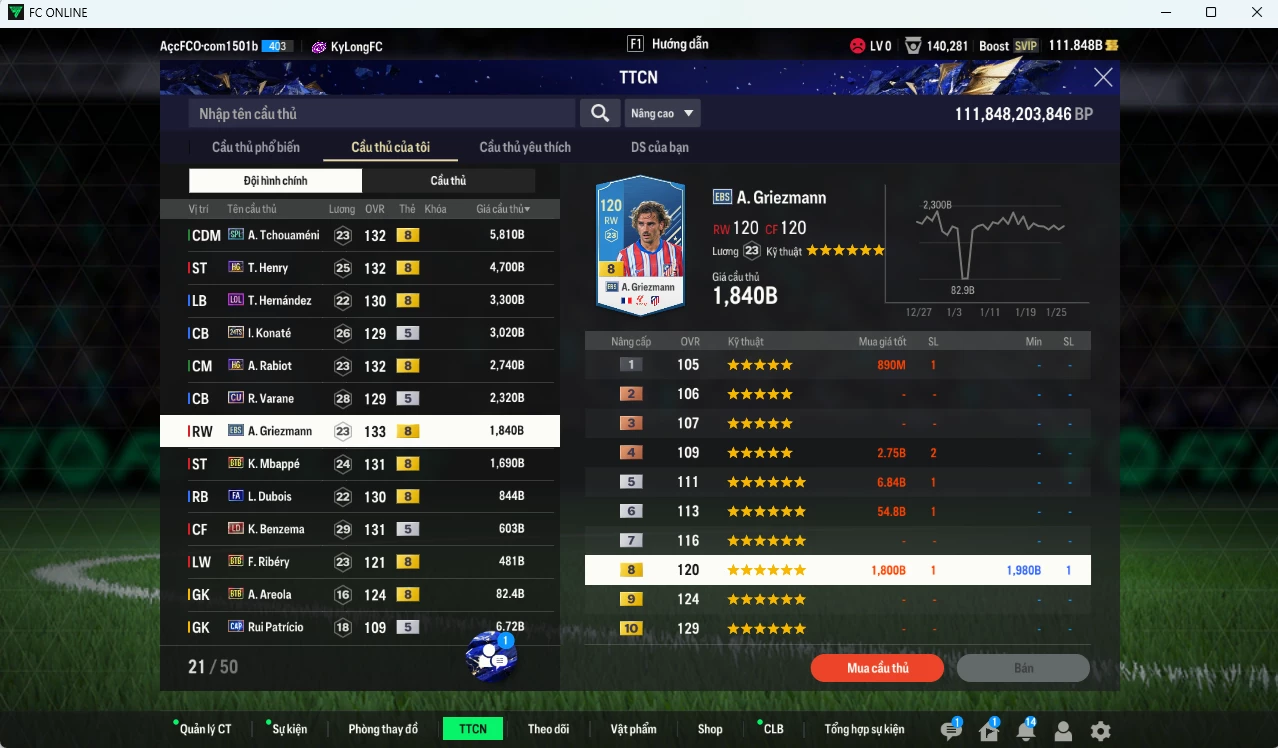Viewport: 1278px width, 748px height.
Task: Open the Shop menu
Action: point(710,729)
